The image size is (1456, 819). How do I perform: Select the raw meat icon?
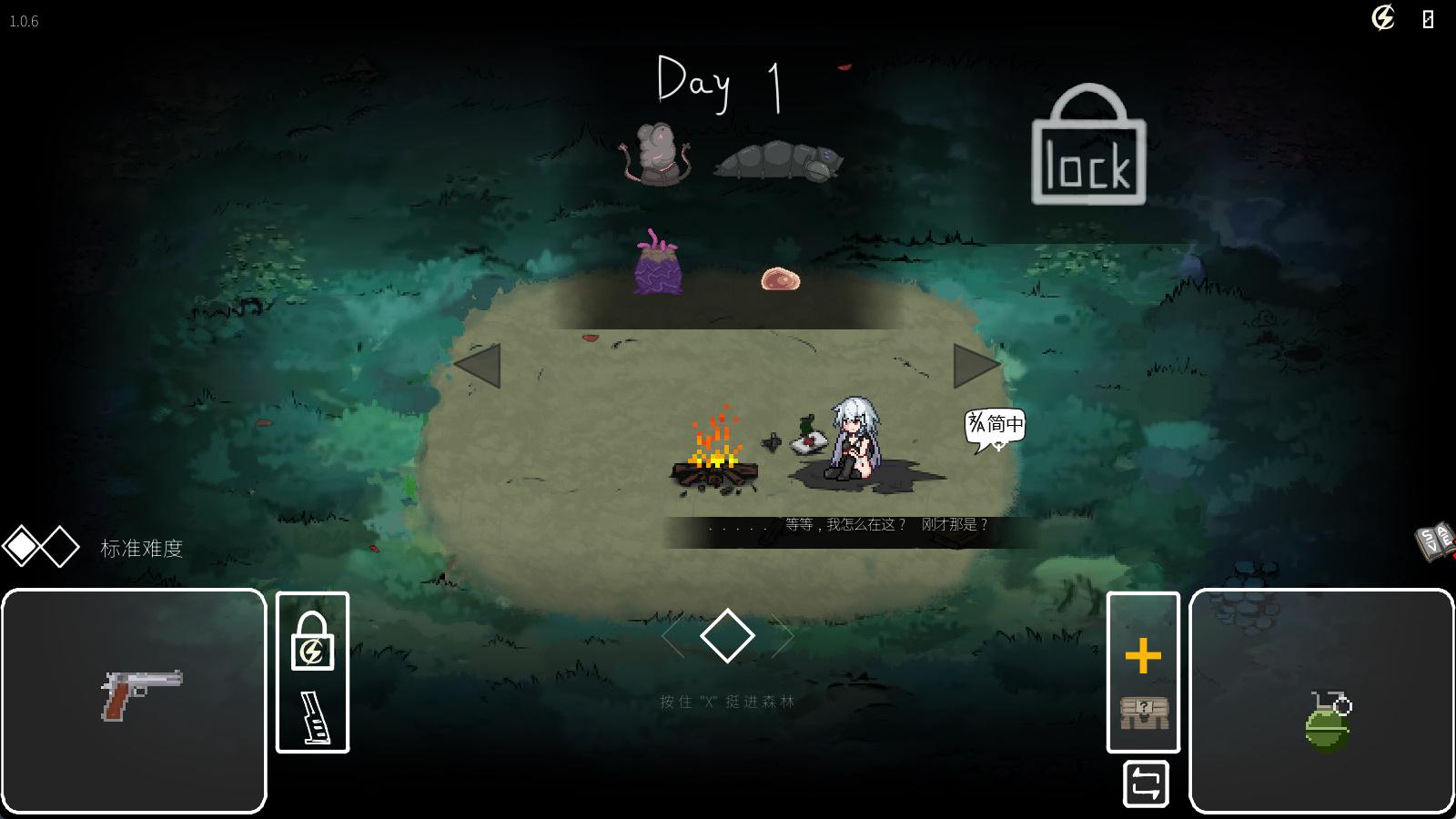point(780,278)
